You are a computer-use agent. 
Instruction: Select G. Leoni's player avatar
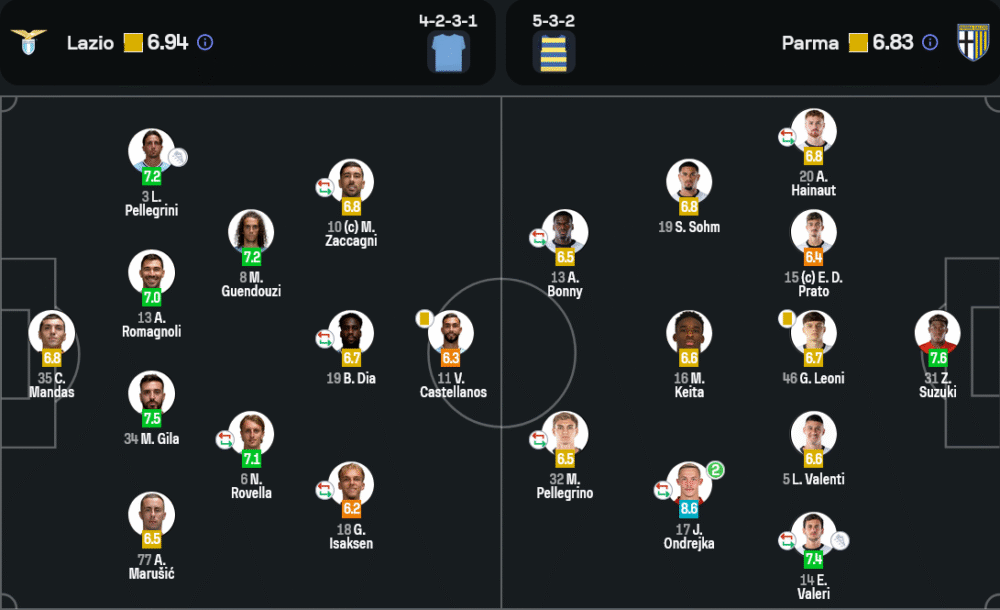813,334
